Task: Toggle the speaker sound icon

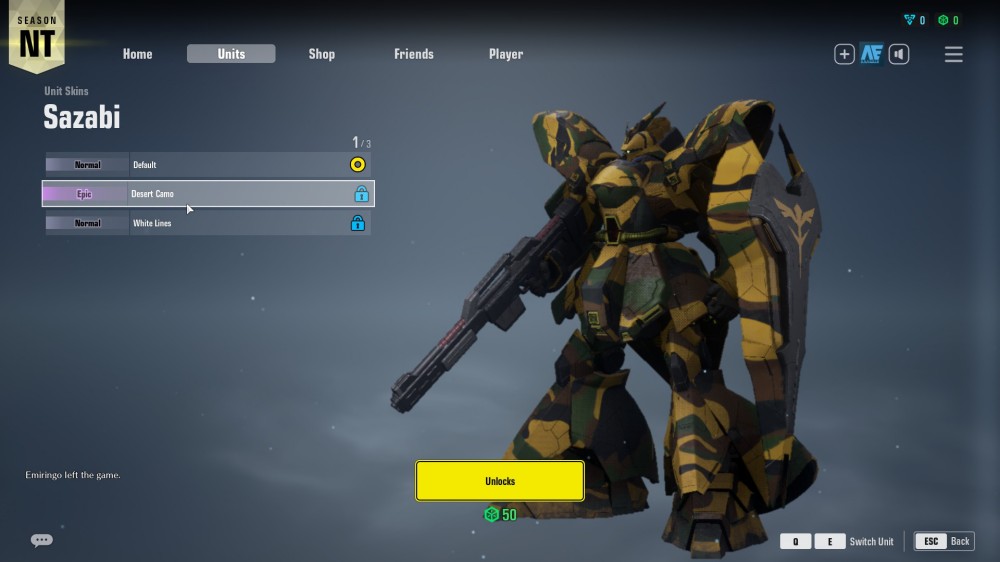Action: point(899,54)
